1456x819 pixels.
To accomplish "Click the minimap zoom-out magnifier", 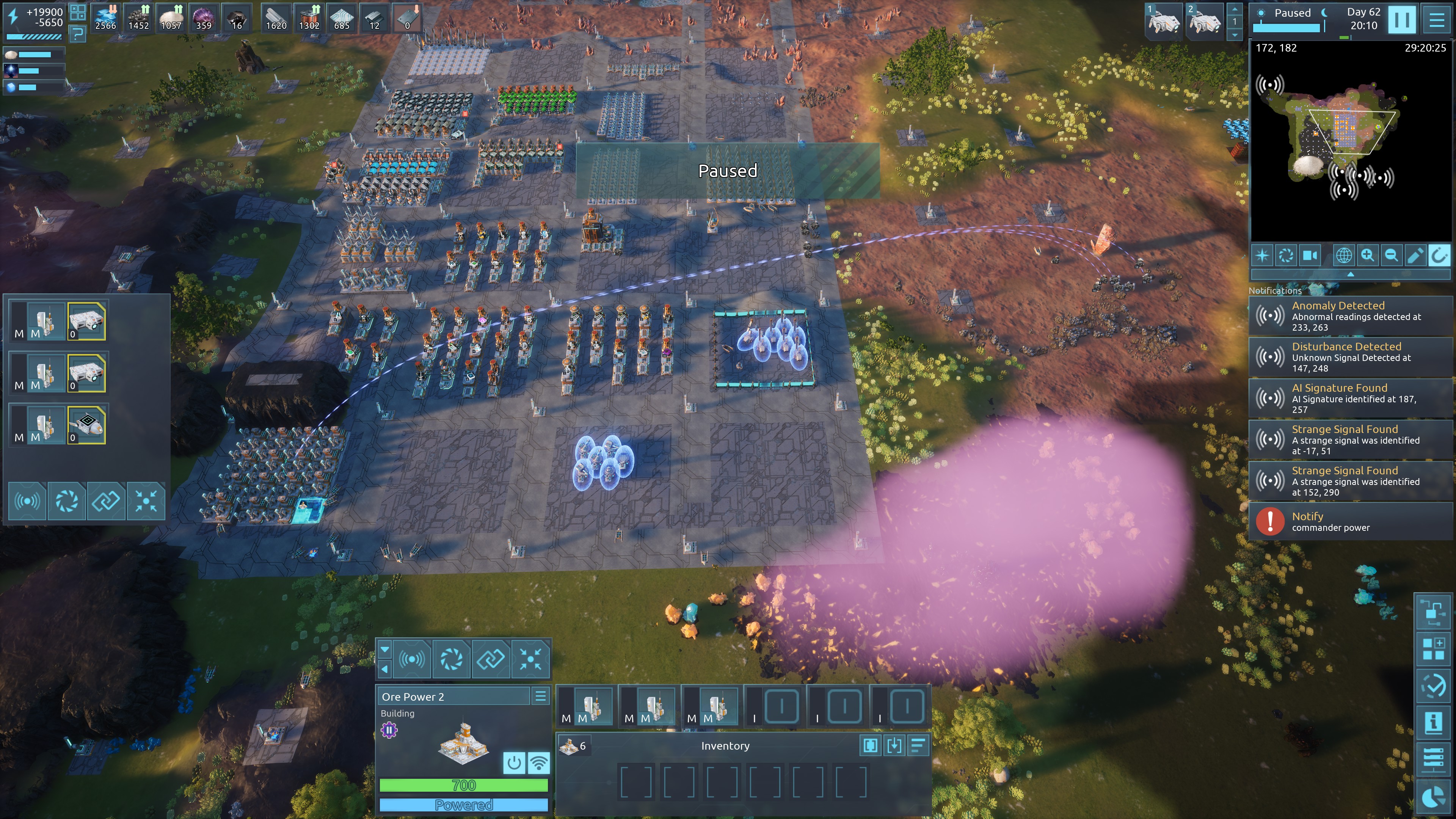I will tap(1391, 256).
